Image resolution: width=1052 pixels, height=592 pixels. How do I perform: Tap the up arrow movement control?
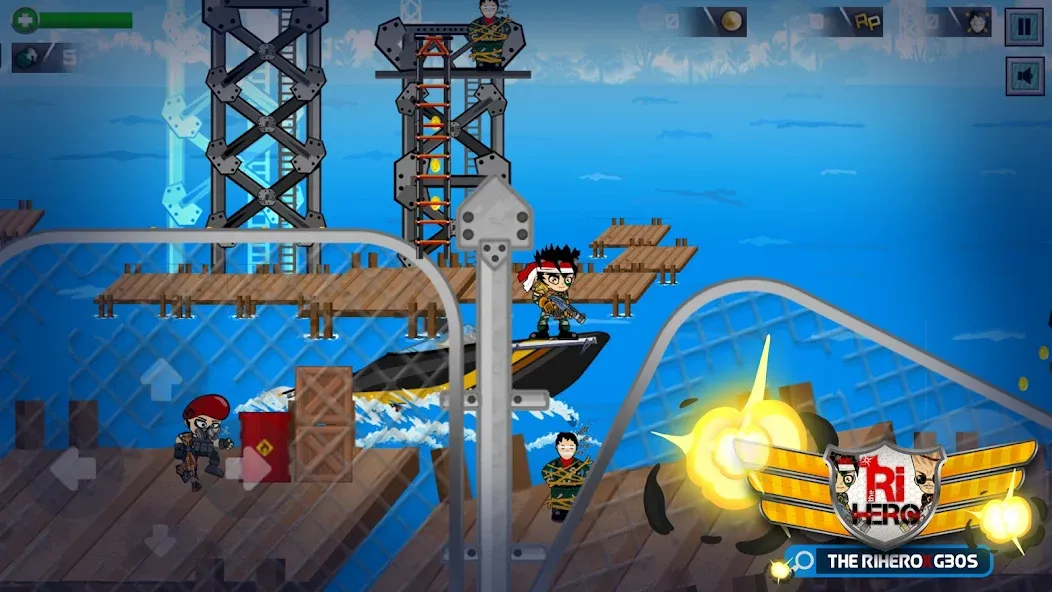[x=160, y=381]
